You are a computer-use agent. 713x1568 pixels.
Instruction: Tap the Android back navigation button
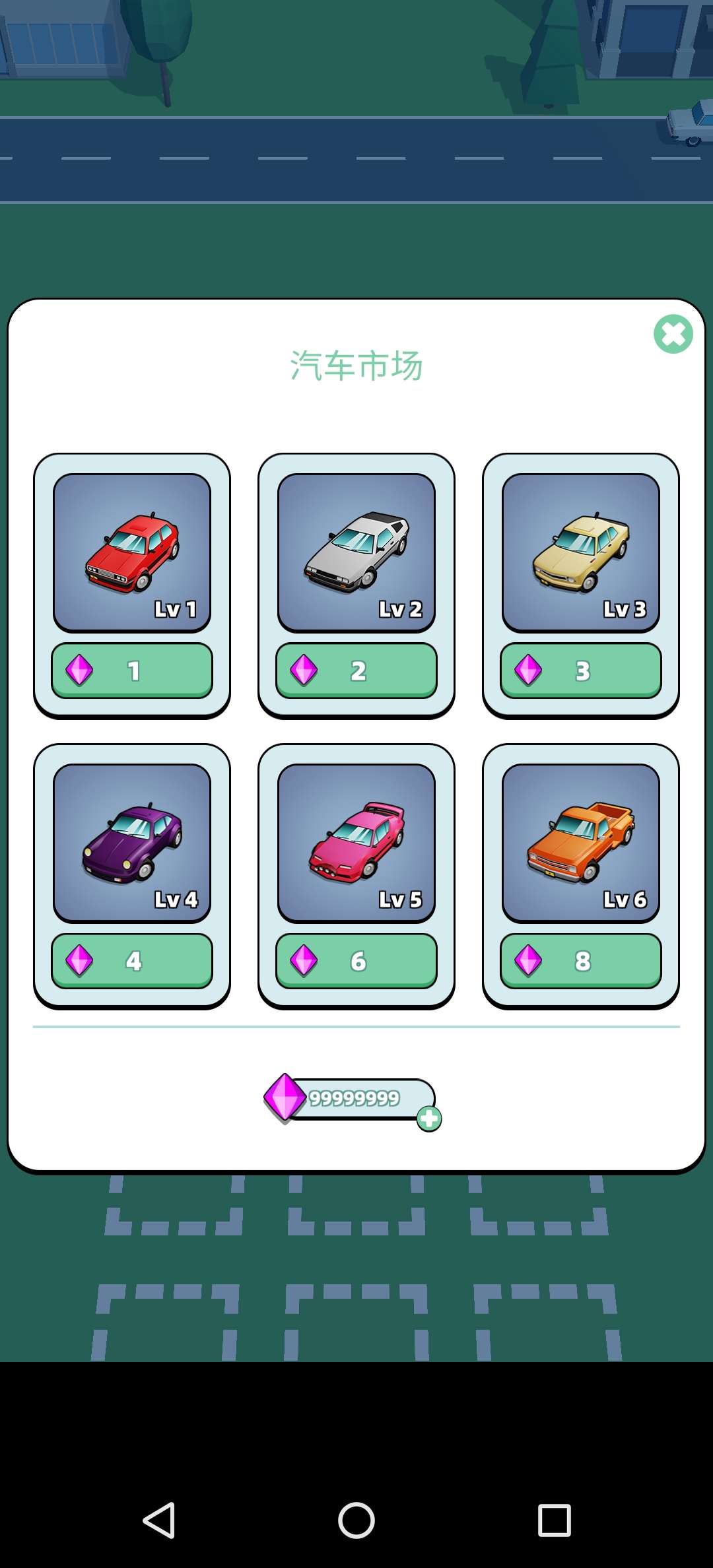pos(159,1520)
